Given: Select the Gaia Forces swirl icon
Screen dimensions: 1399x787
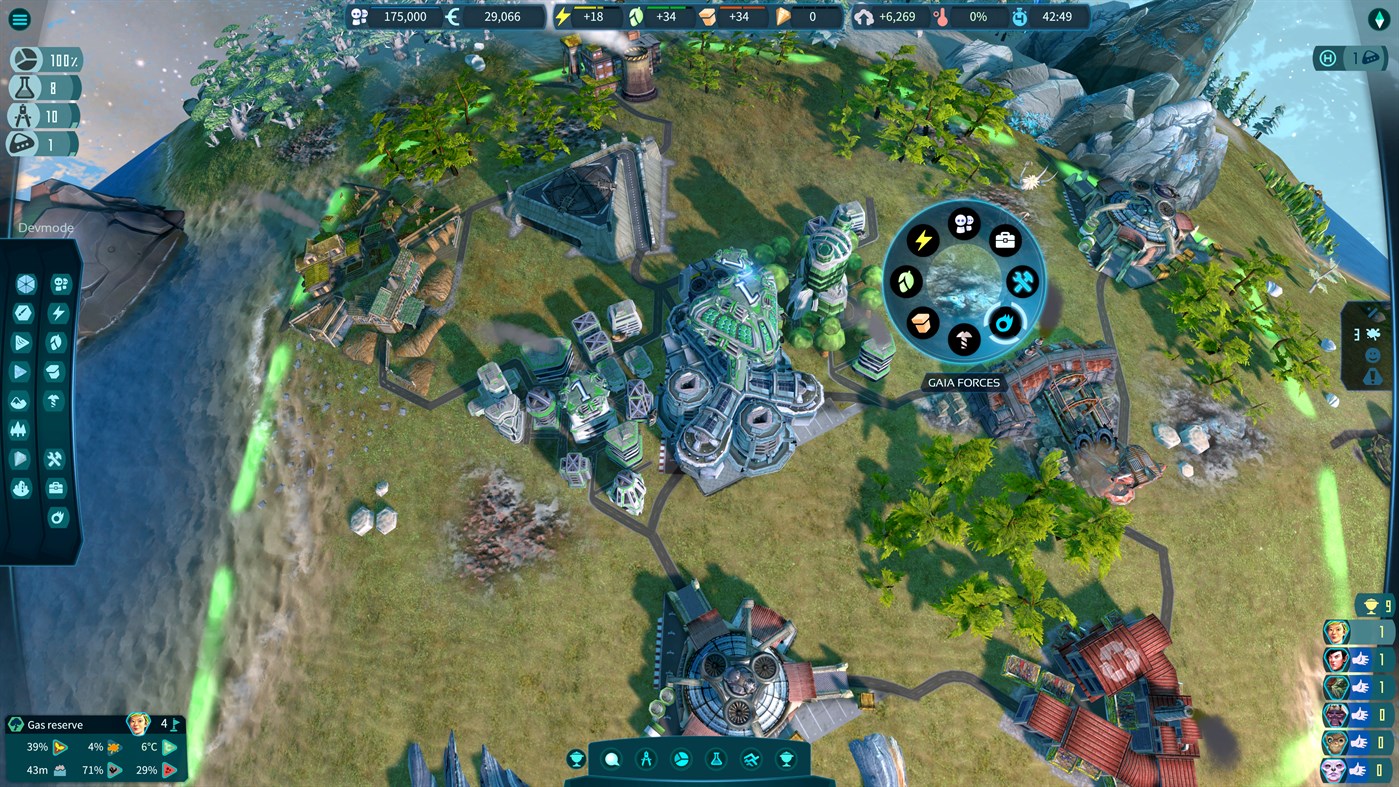Looking at the screenshot, I should point(1005,322).
